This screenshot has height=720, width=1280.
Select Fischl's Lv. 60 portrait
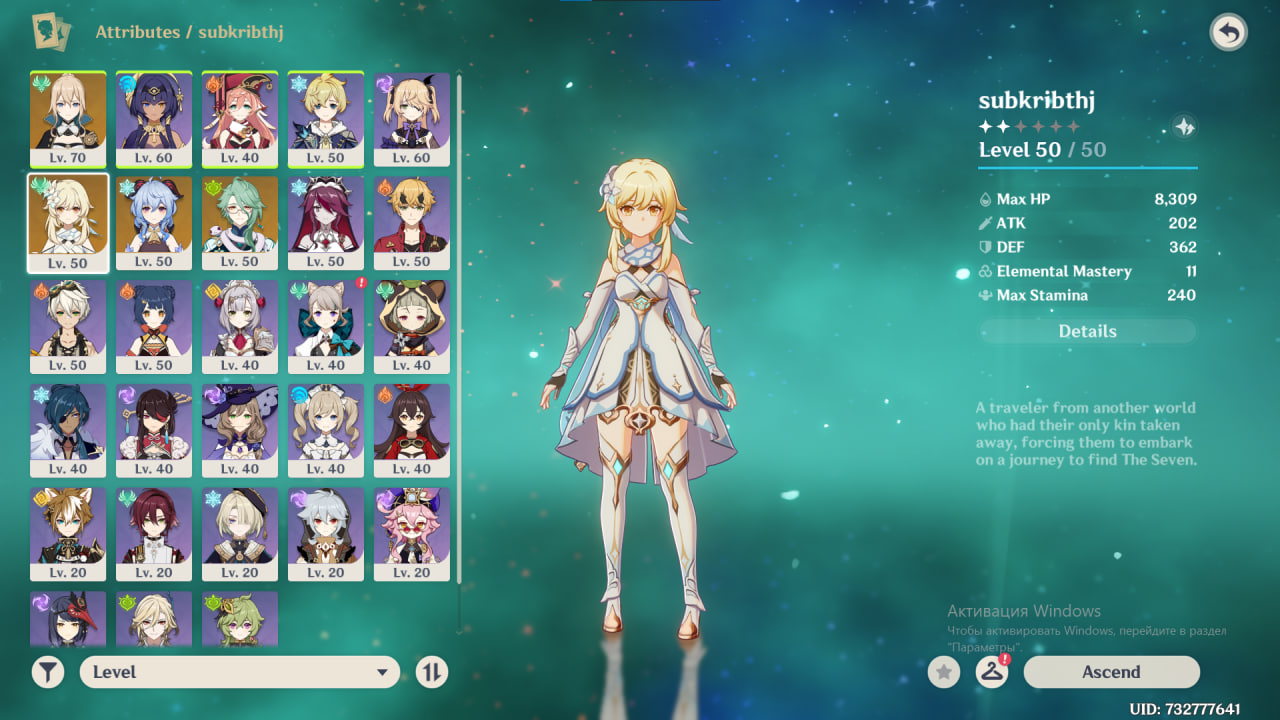tap(412, 118)
